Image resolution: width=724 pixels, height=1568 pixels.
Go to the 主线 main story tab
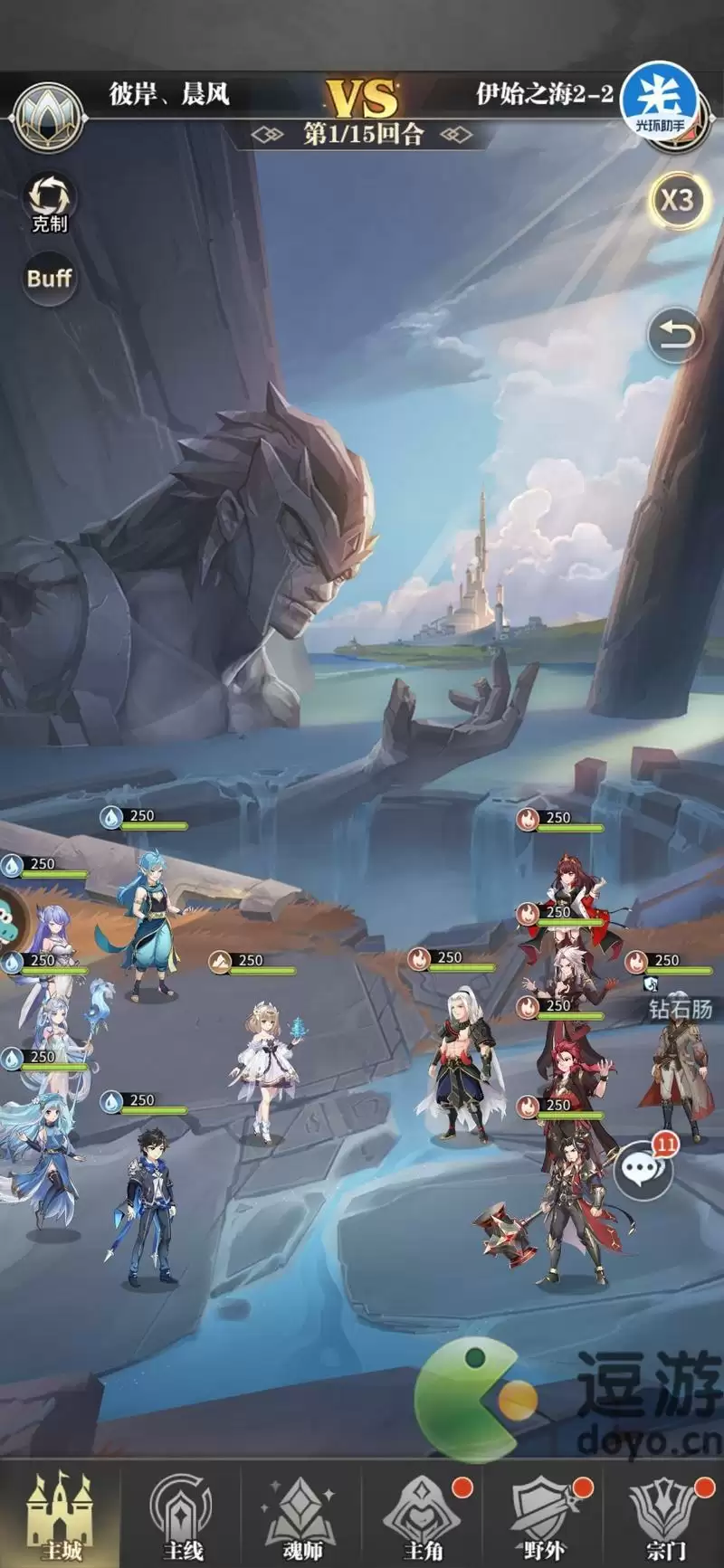(181, 1516)
